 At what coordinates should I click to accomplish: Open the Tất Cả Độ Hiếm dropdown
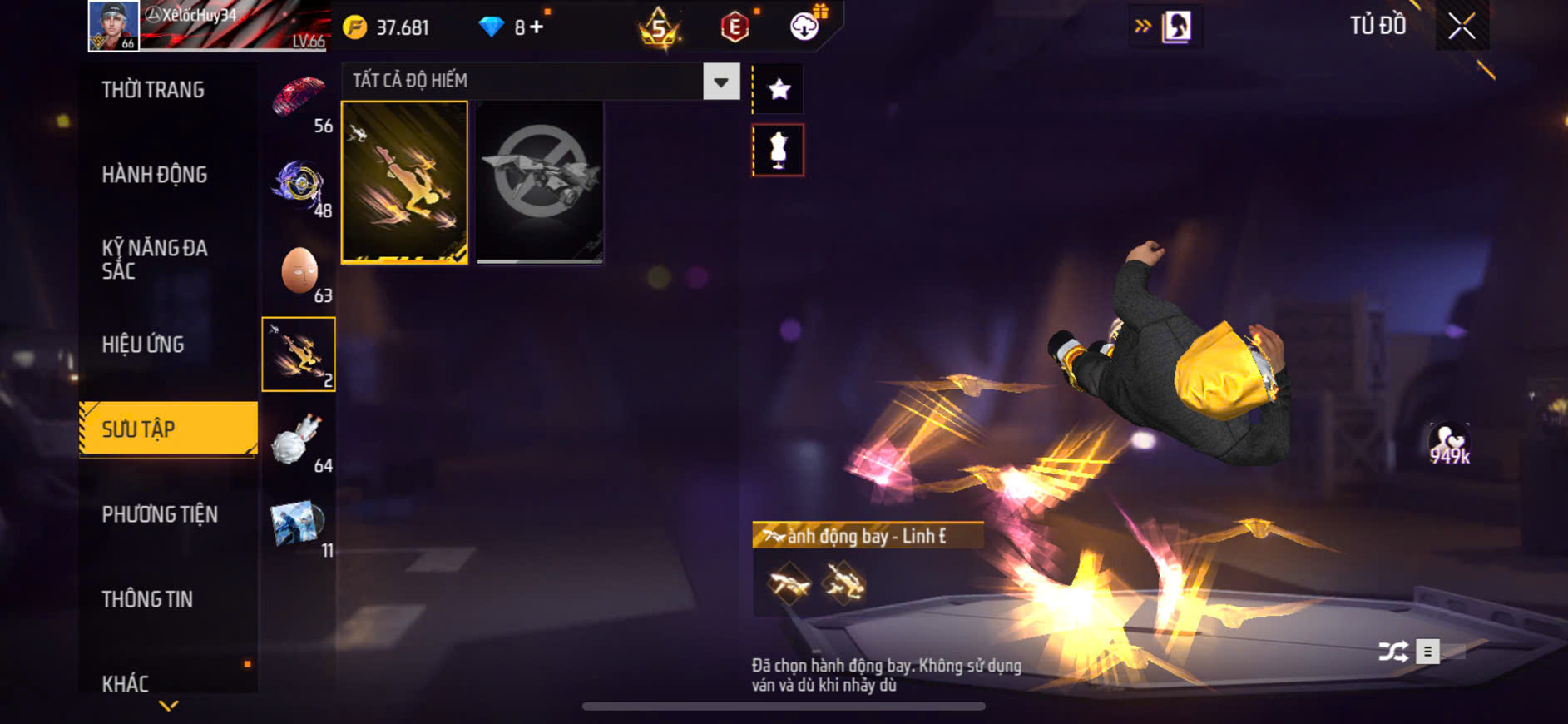720,82
